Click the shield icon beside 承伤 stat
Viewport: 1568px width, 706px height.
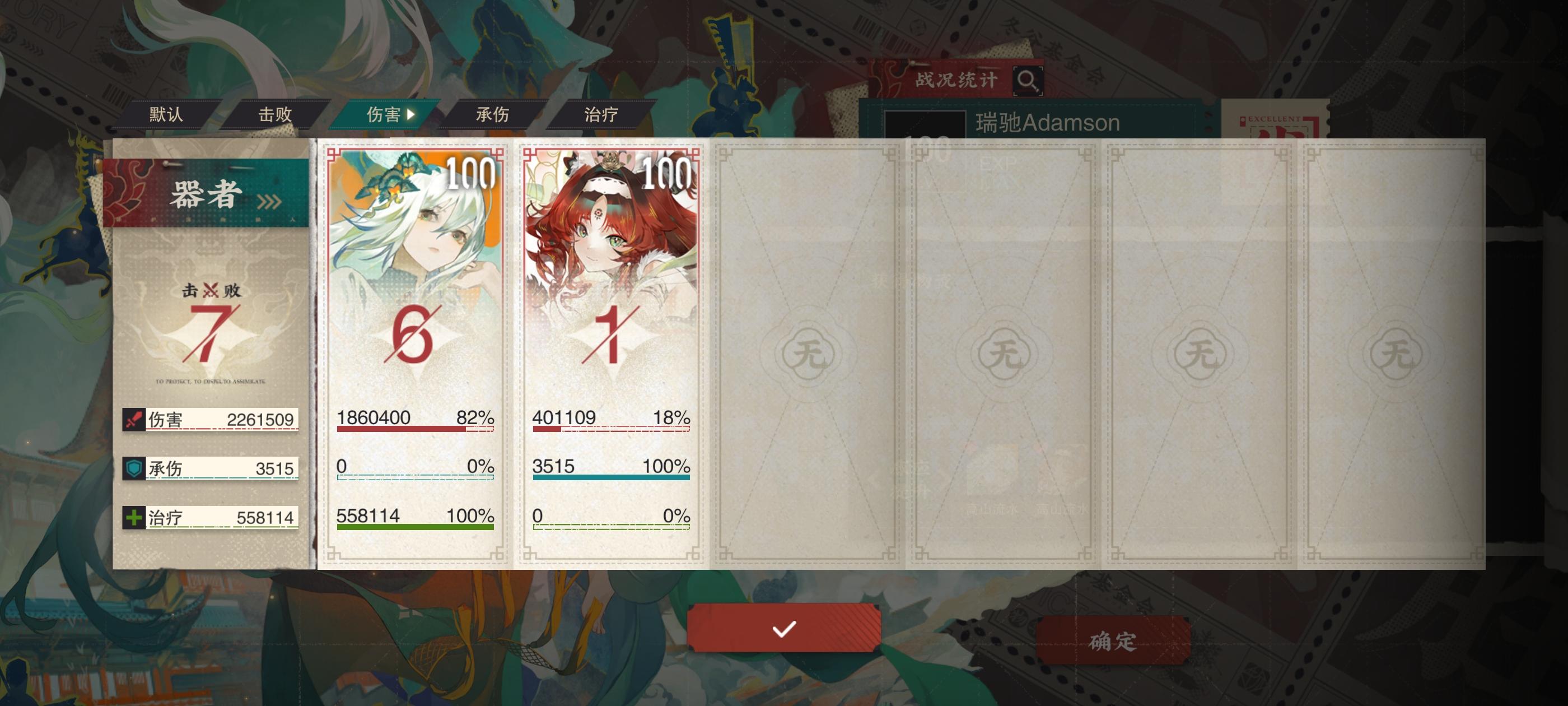pos(133,468)
